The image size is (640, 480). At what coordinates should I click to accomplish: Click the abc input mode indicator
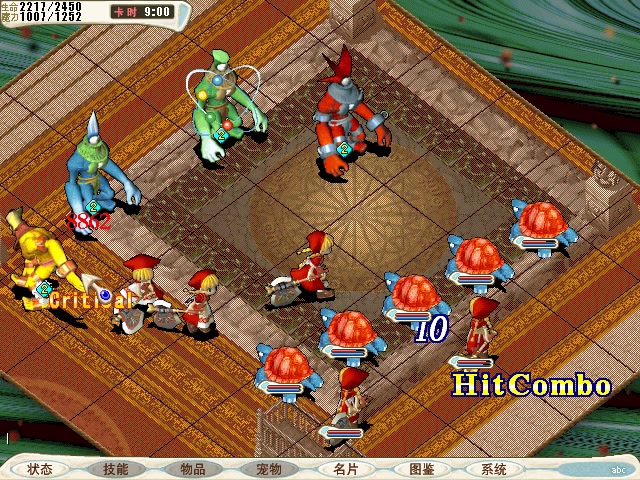tap(619, 468)
